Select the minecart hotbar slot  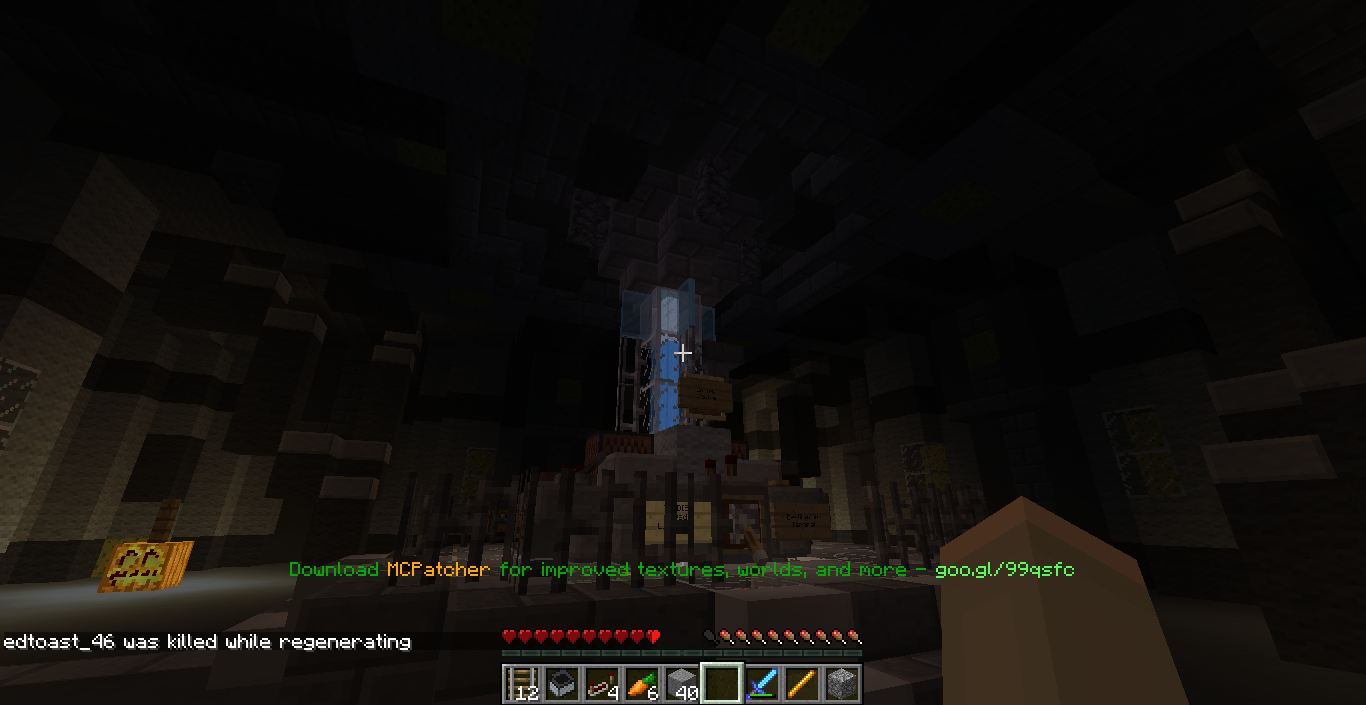point(562,683)
